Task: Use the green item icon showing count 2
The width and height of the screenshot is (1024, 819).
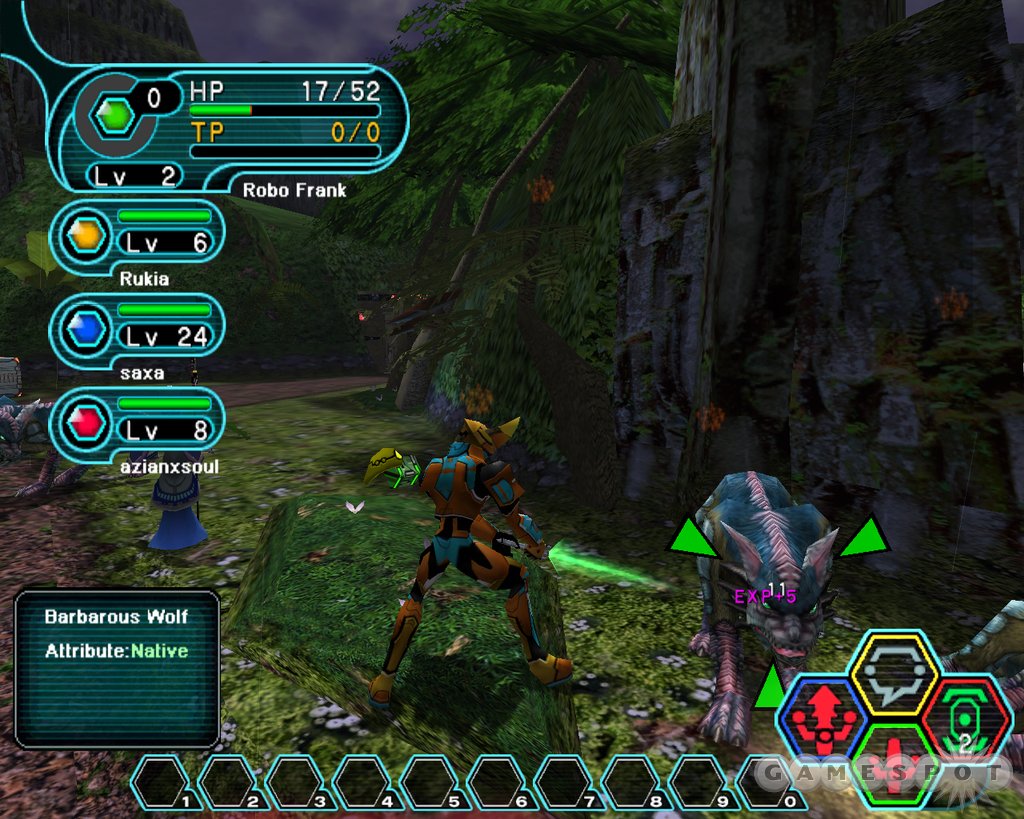Action: [x=964, y=716]
